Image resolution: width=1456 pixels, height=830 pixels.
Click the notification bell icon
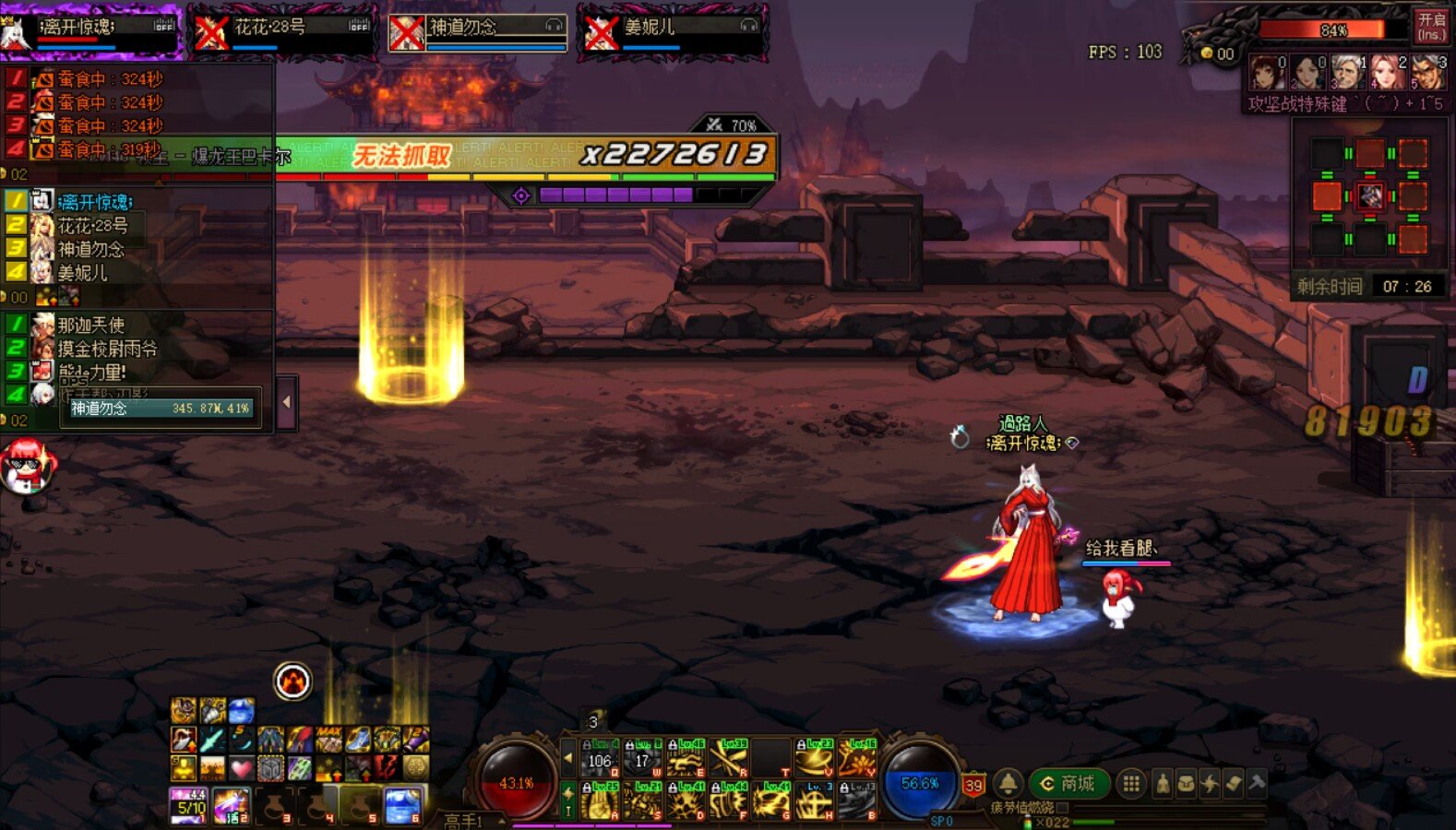coord(1008,784)
